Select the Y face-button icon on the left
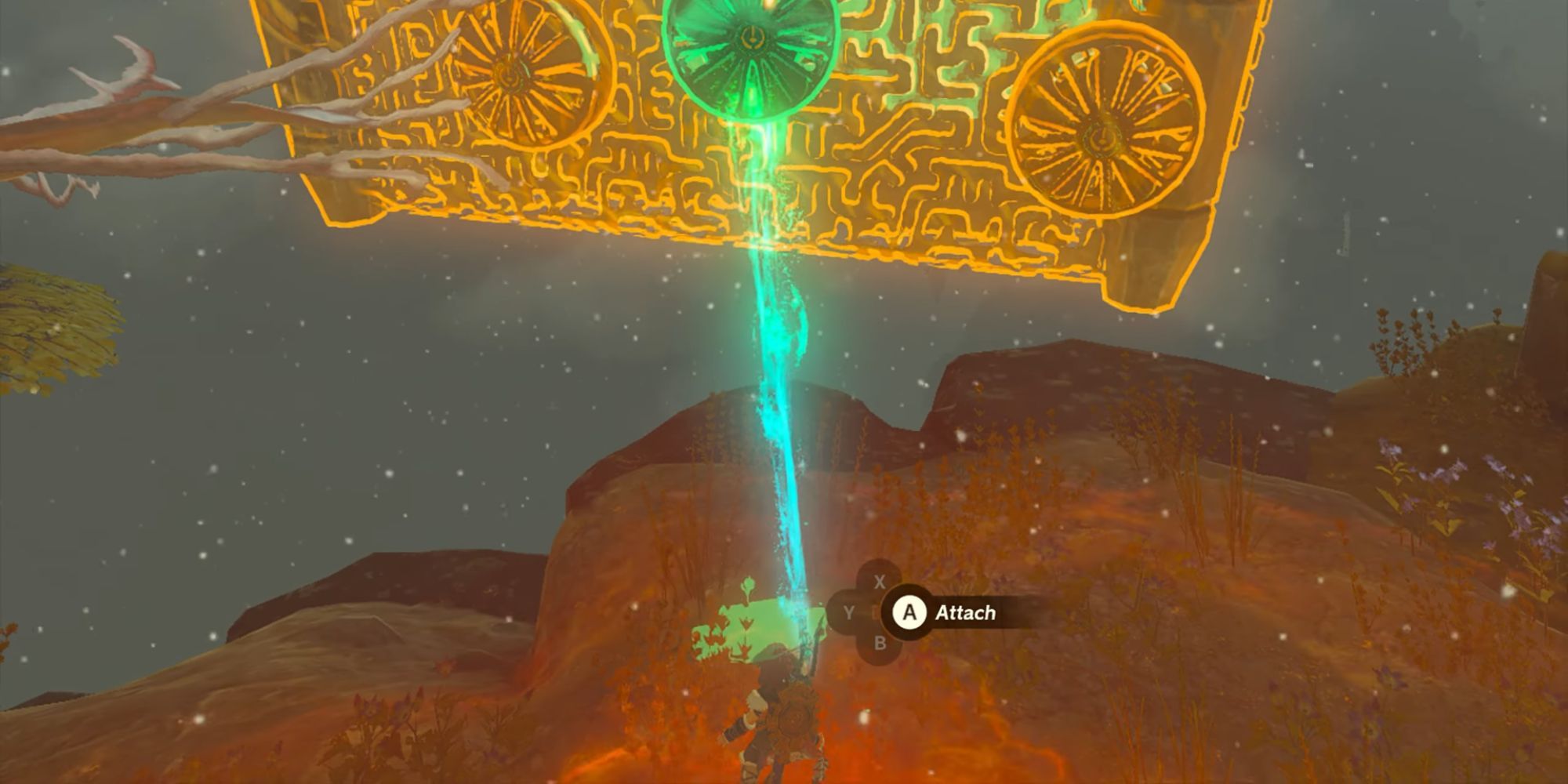1568x784 pixels. click(x=849, y=614)
